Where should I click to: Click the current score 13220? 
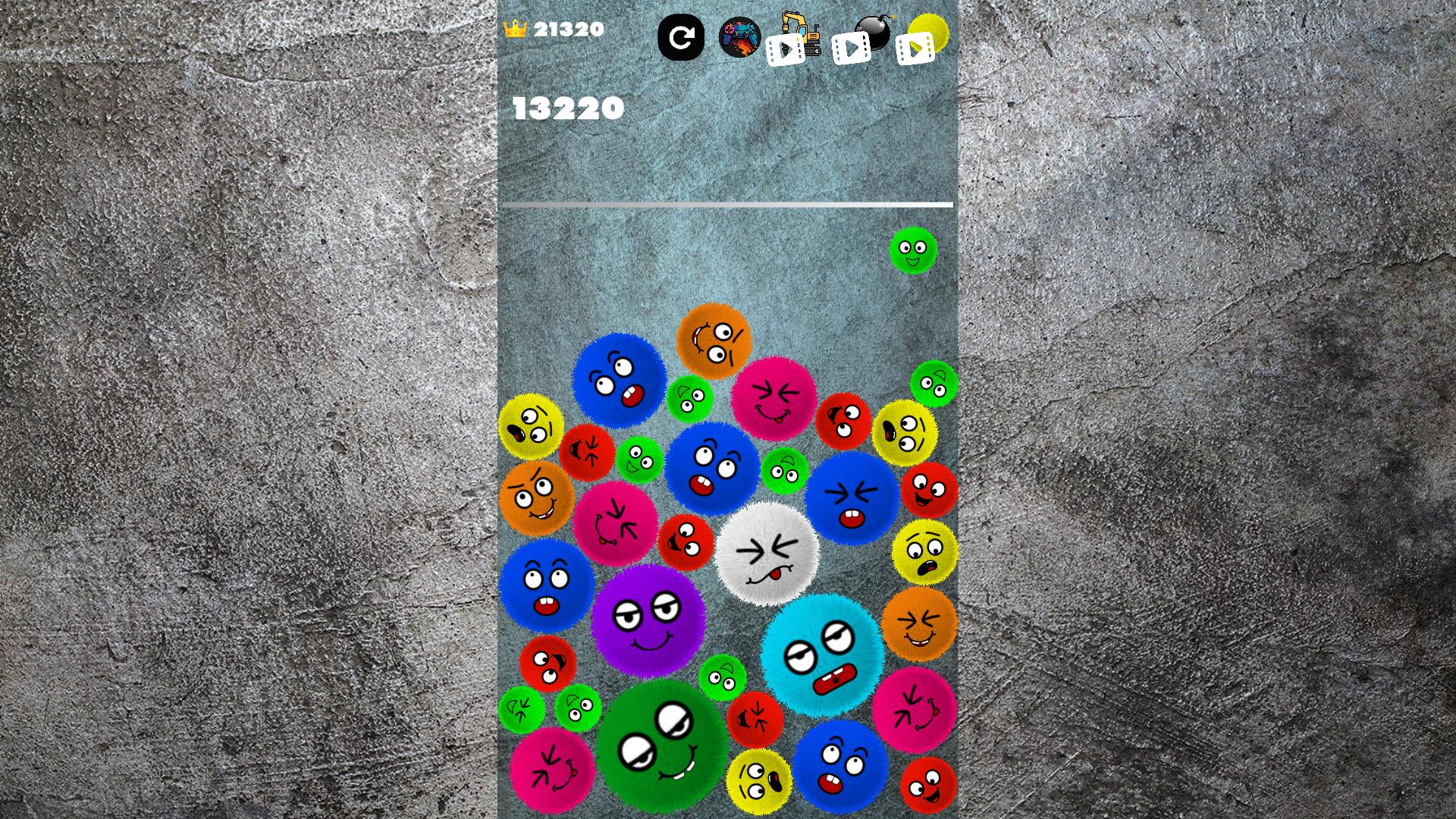567,108
